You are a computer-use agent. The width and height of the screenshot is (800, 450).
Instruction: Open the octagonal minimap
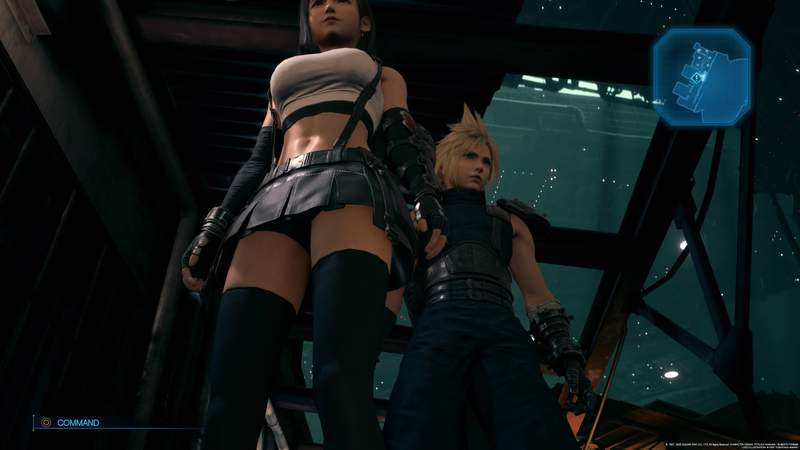click(x=701, y=77)
